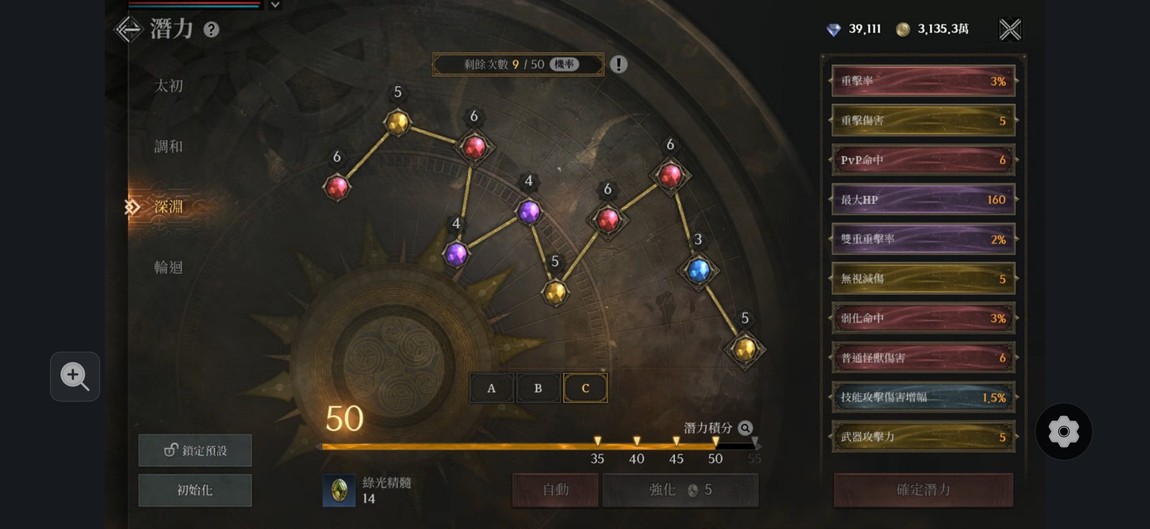Click the 鎖定預設 lock preset button
Screen dimensions: 1150x529
pyautogui.click(x=195, y=450)
